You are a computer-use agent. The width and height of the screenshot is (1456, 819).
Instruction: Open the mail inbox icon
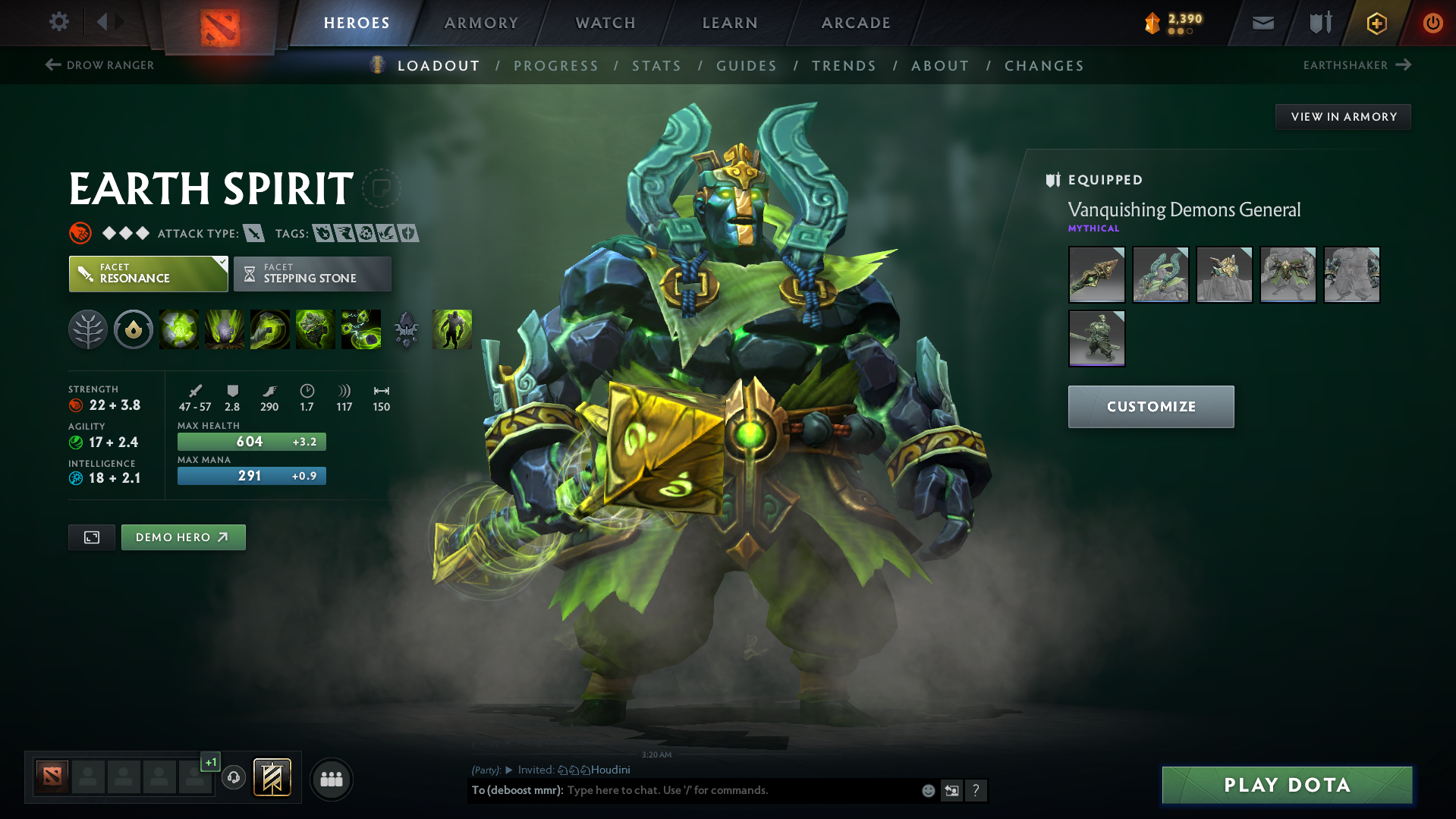coord(1262,23)
